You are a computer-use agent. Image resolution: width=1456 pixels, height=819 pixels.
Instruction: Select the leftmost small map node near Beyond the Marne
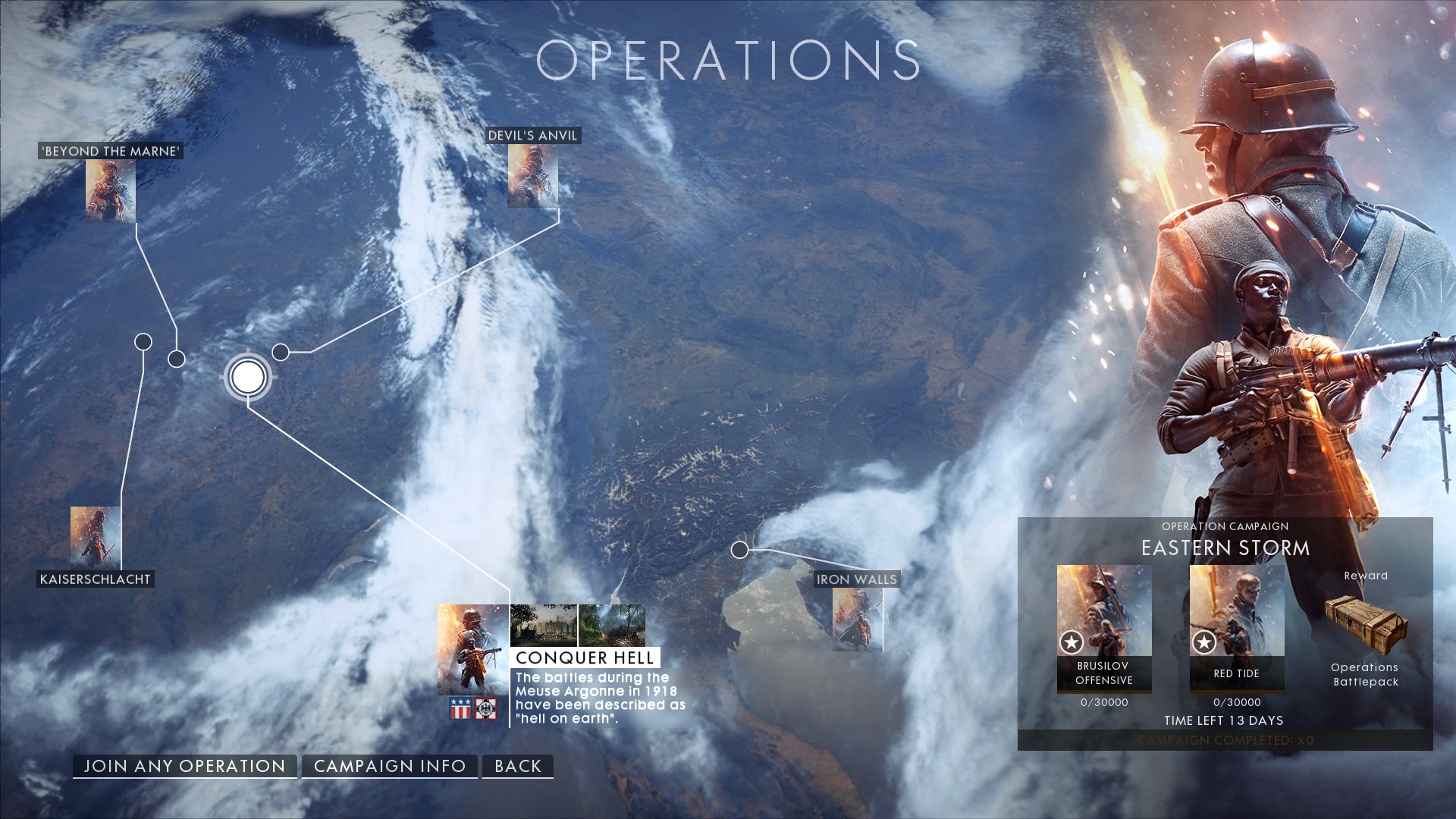[143, 342]
